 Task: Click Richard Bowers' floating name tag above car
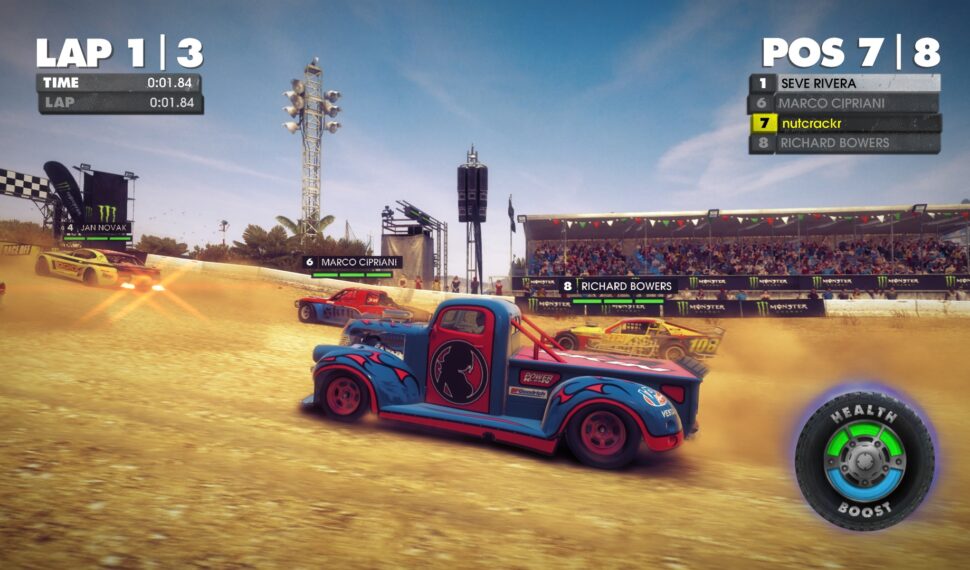pos(619,285)
